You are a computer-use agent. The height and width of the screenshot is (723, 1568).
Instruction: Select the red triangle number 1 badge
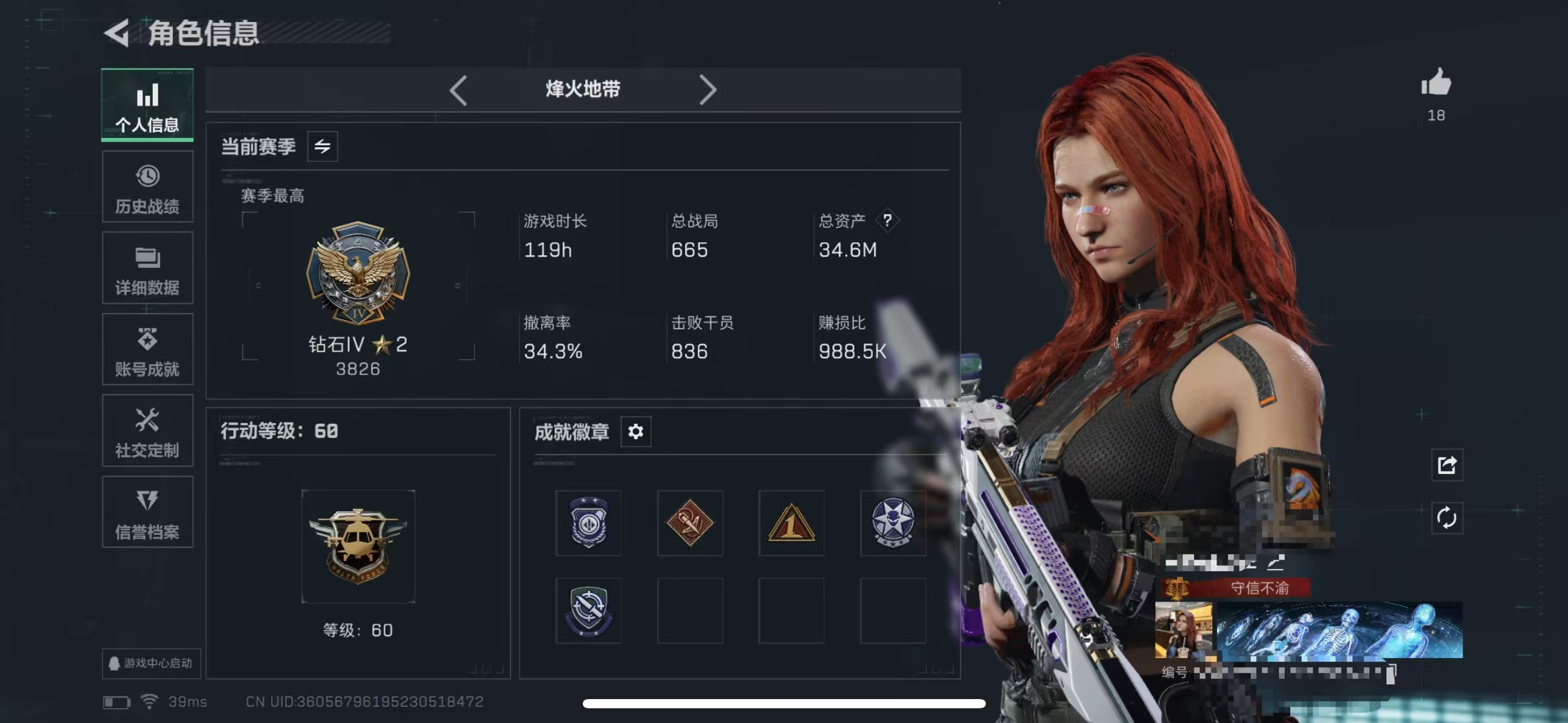click(791, 524)
